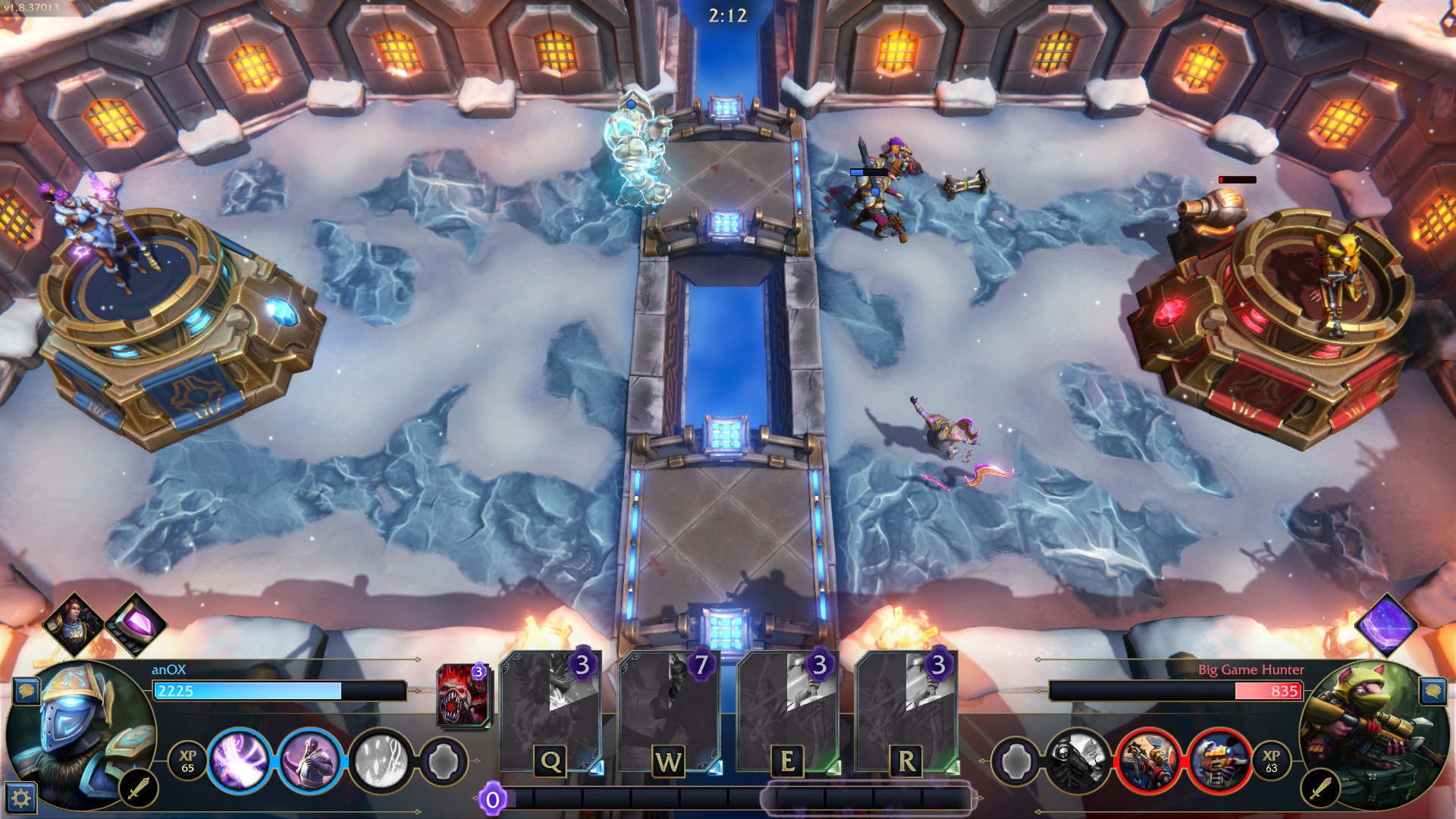Pick the card in the E slot
Screen dimensions: 1456x819
tap(787, 713)
